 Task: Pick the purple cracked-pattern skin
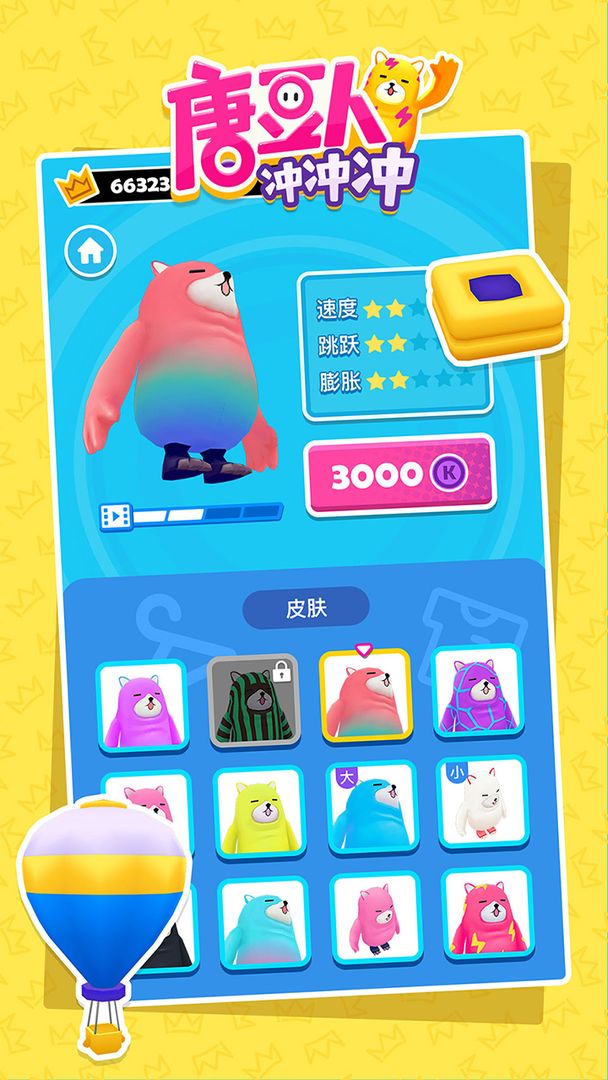click(x=477, y=694)
